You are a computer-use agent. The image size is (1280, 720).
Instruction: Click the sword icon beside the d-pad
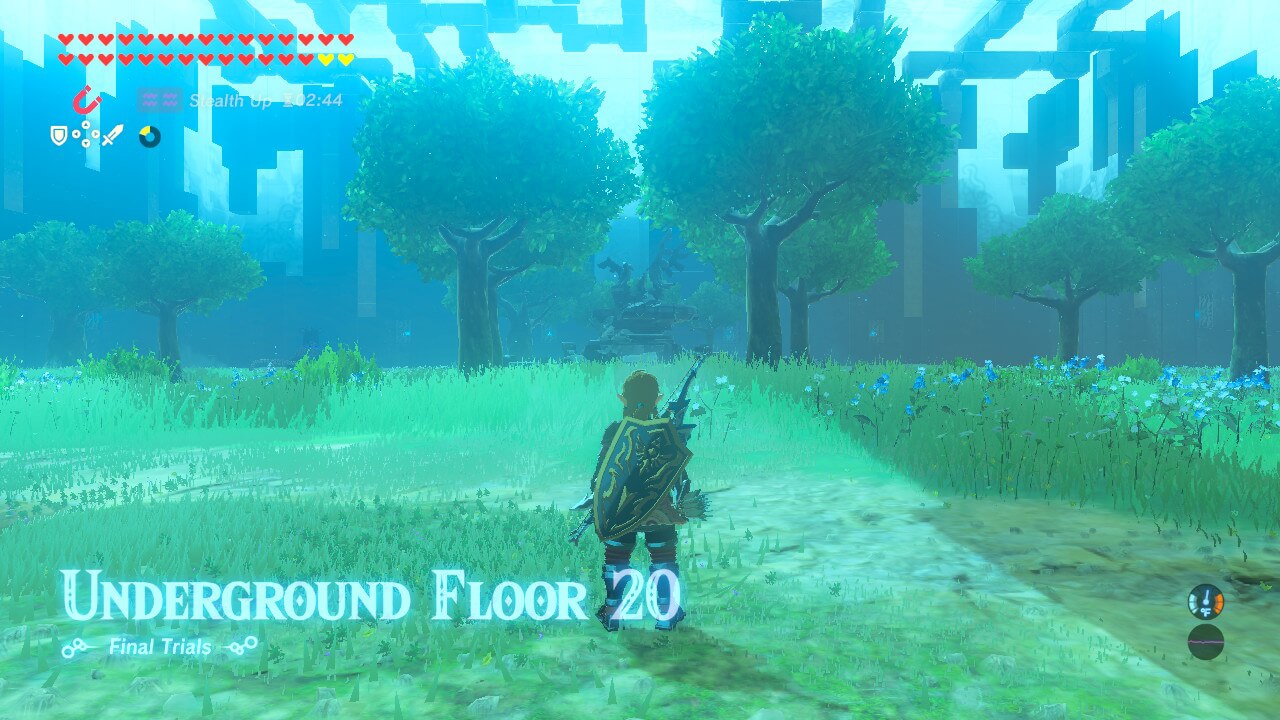(x=113, y=135)
